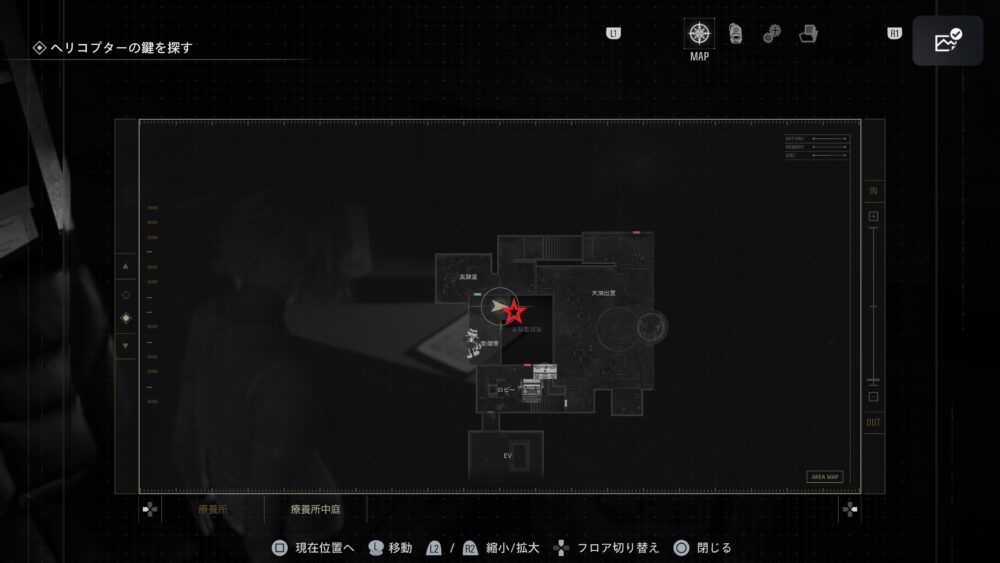This screenshot has width=1000, height=563.
Task: Open the MAP compass tab
Action: point(699,33)
